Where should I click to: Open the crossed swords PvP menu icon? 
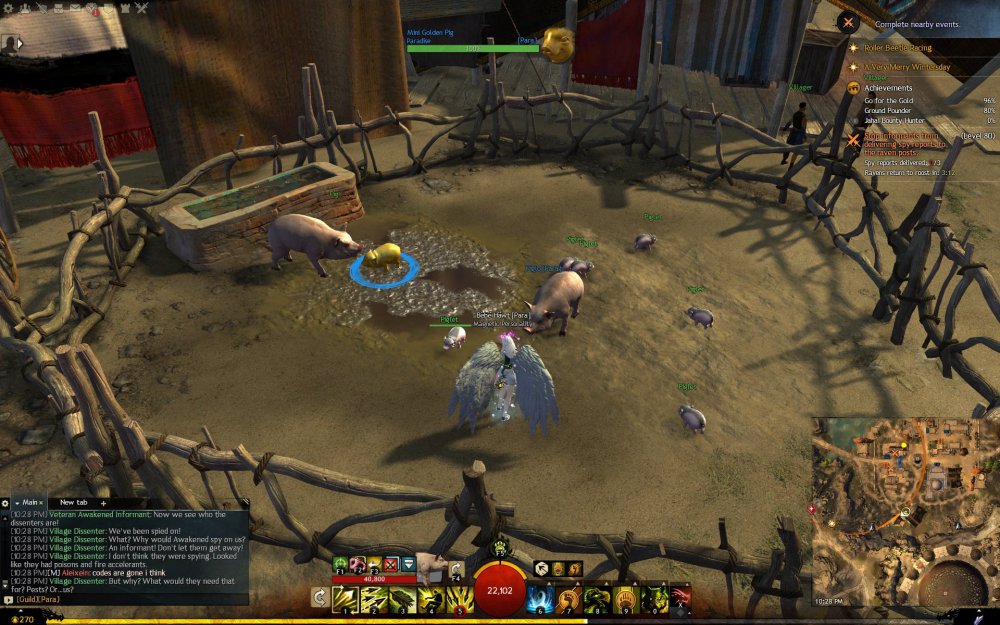141,9
